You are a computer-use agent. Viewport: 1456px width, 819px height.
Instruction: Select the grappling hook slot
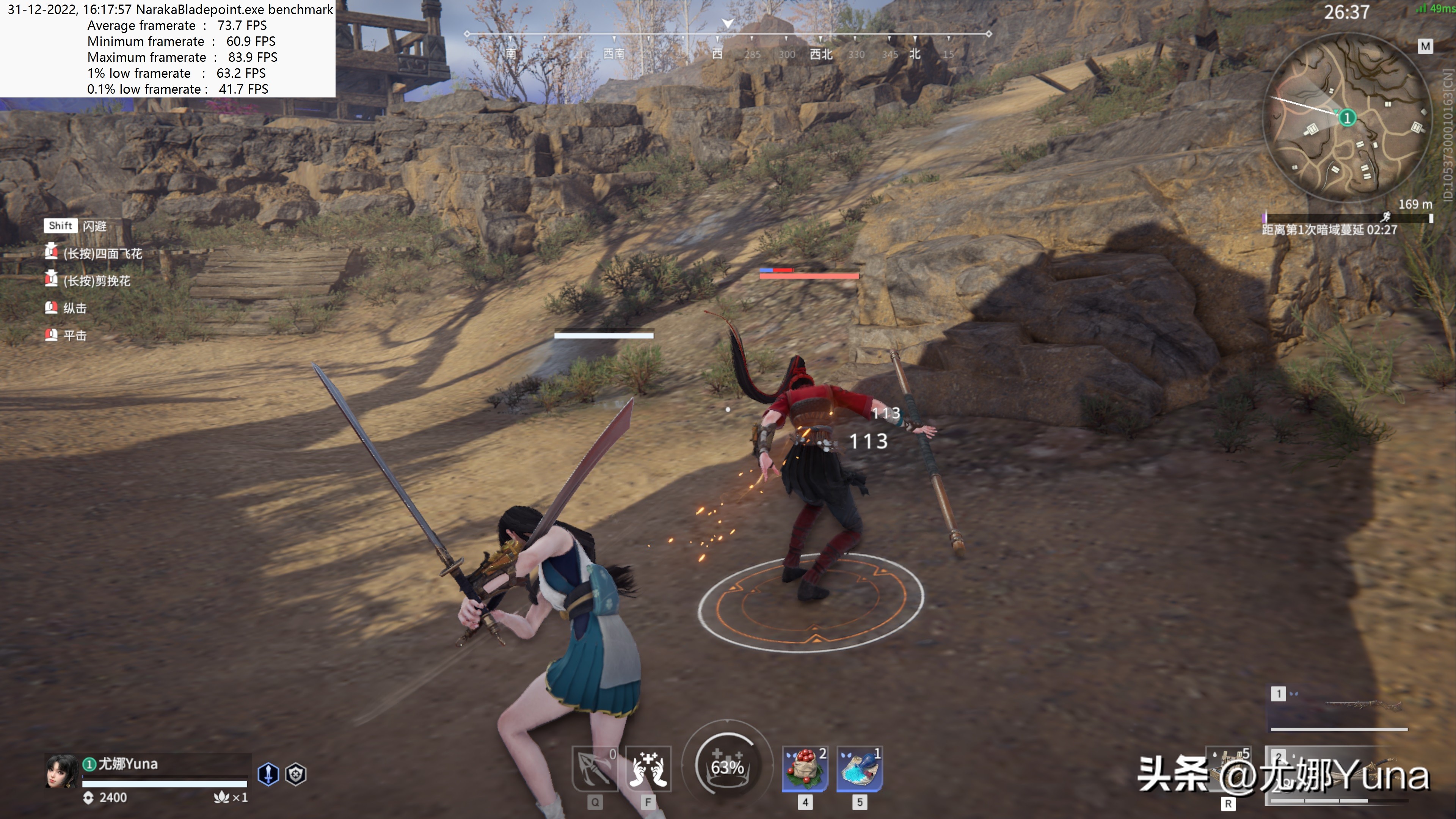tap(594, 768)
